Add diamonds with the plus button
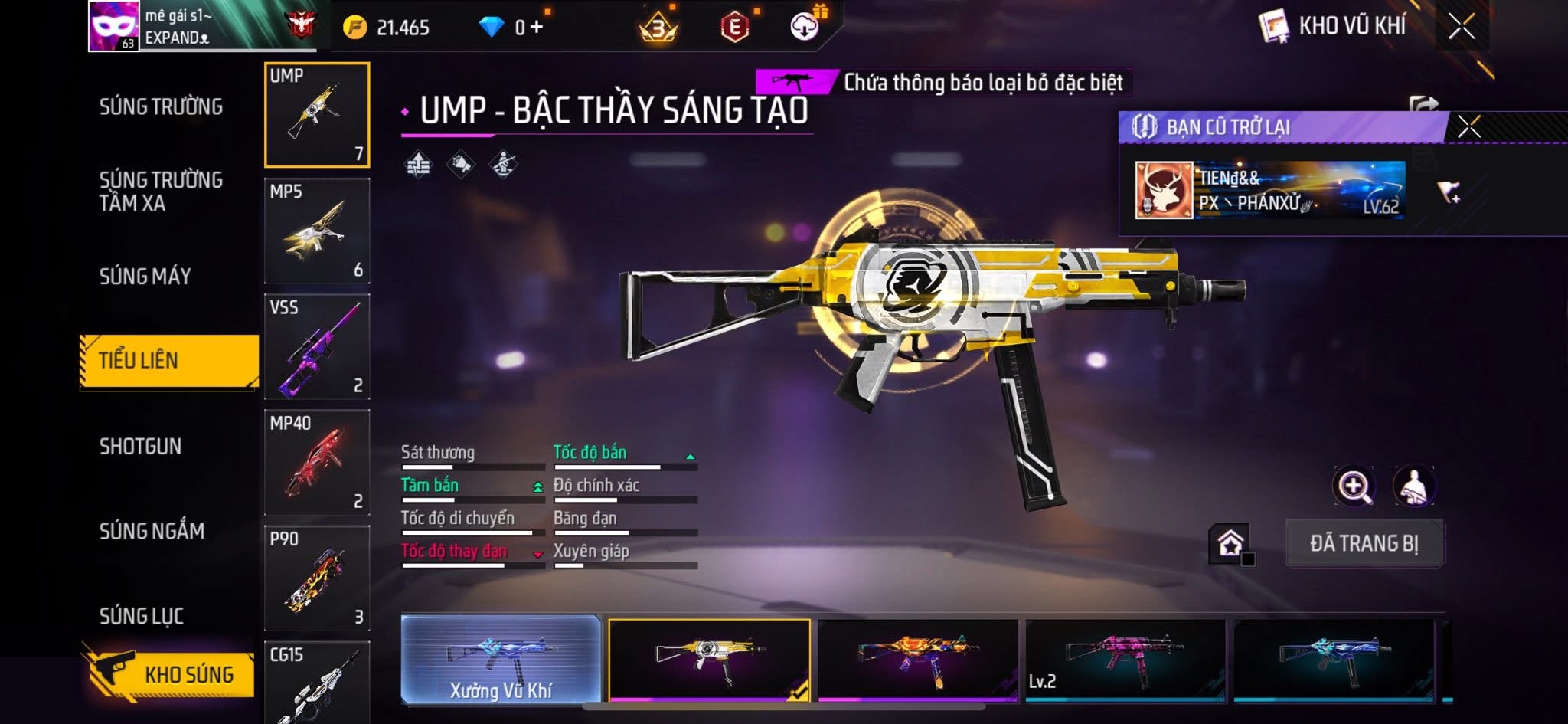1568x724 pixels. coord(536,28)
